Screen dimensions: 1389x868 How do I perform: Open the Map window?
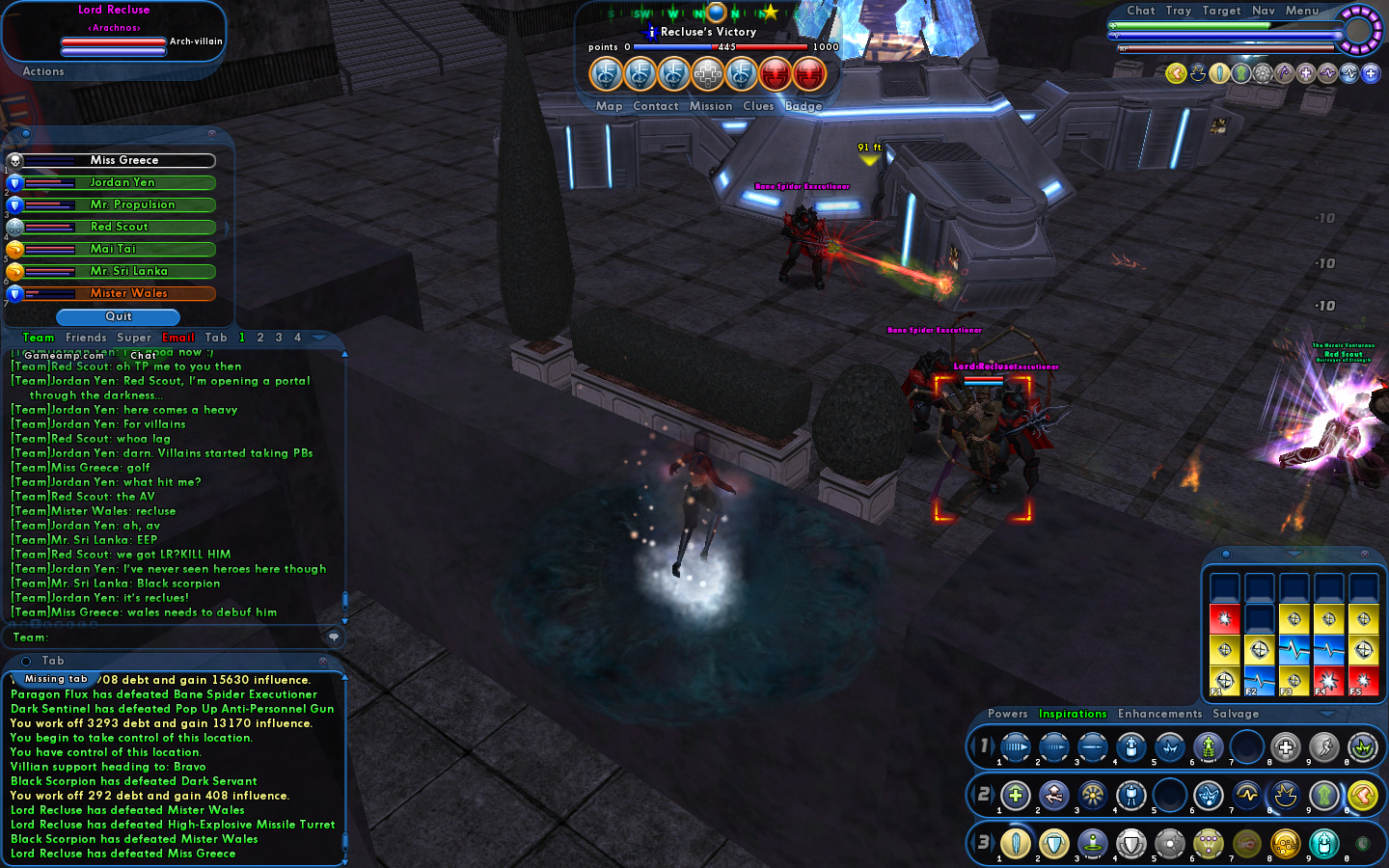click(x=609, y=106)
